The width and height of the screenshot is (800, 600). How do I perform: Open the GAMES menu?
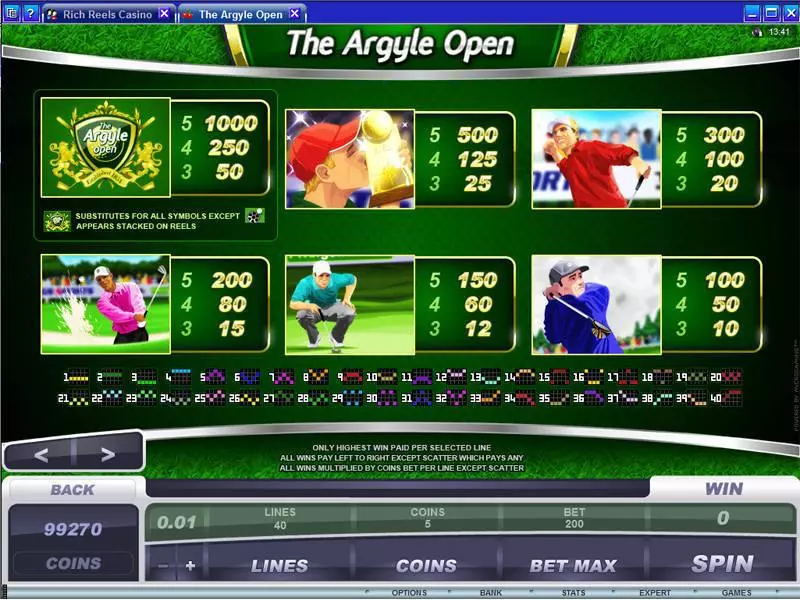736,593
